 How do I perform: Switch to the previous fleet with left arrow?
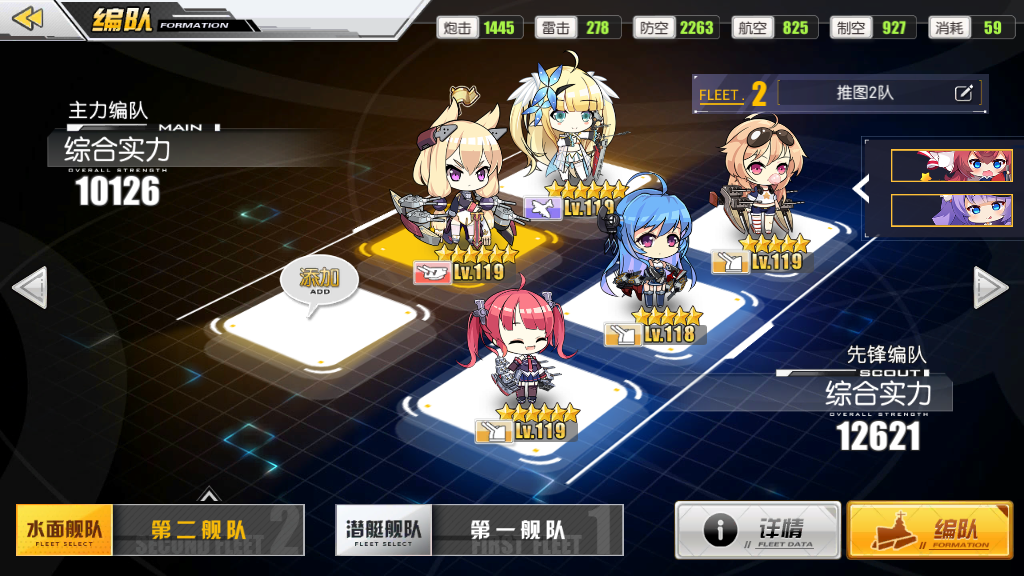(x=28, y=288)
